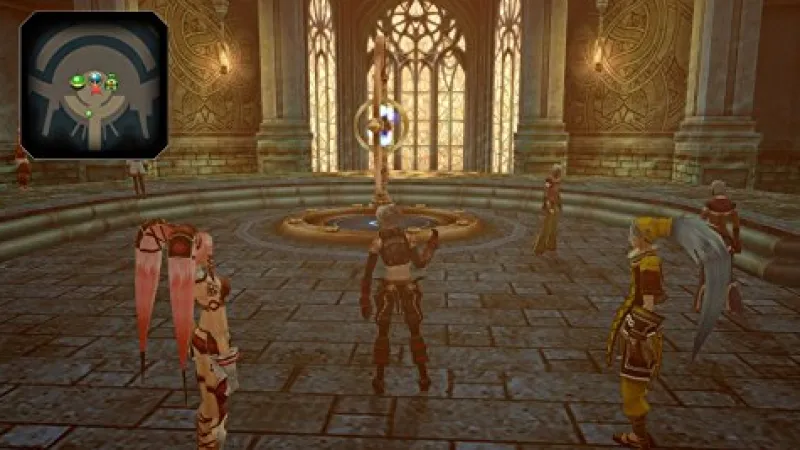Click the red player arrow on the minimap

(x=96, y=90)
